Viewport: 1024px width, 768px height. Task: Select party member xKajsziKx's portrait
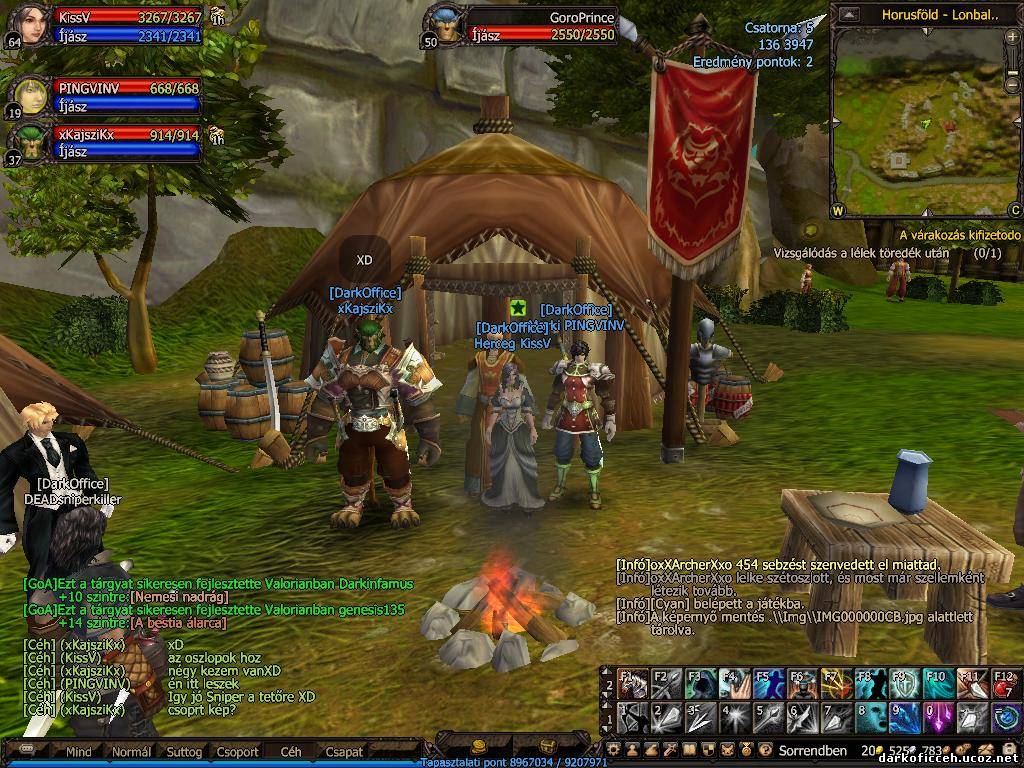click(30, 143)
